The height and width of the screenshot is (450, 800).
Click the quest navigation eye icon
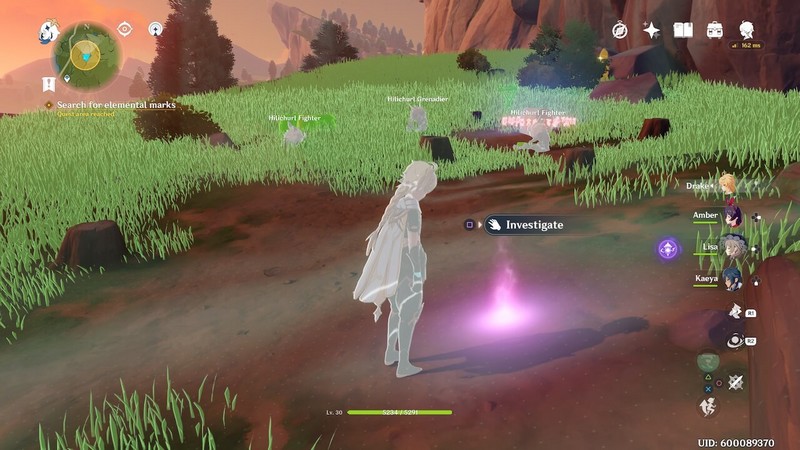(x=125, y=29)
